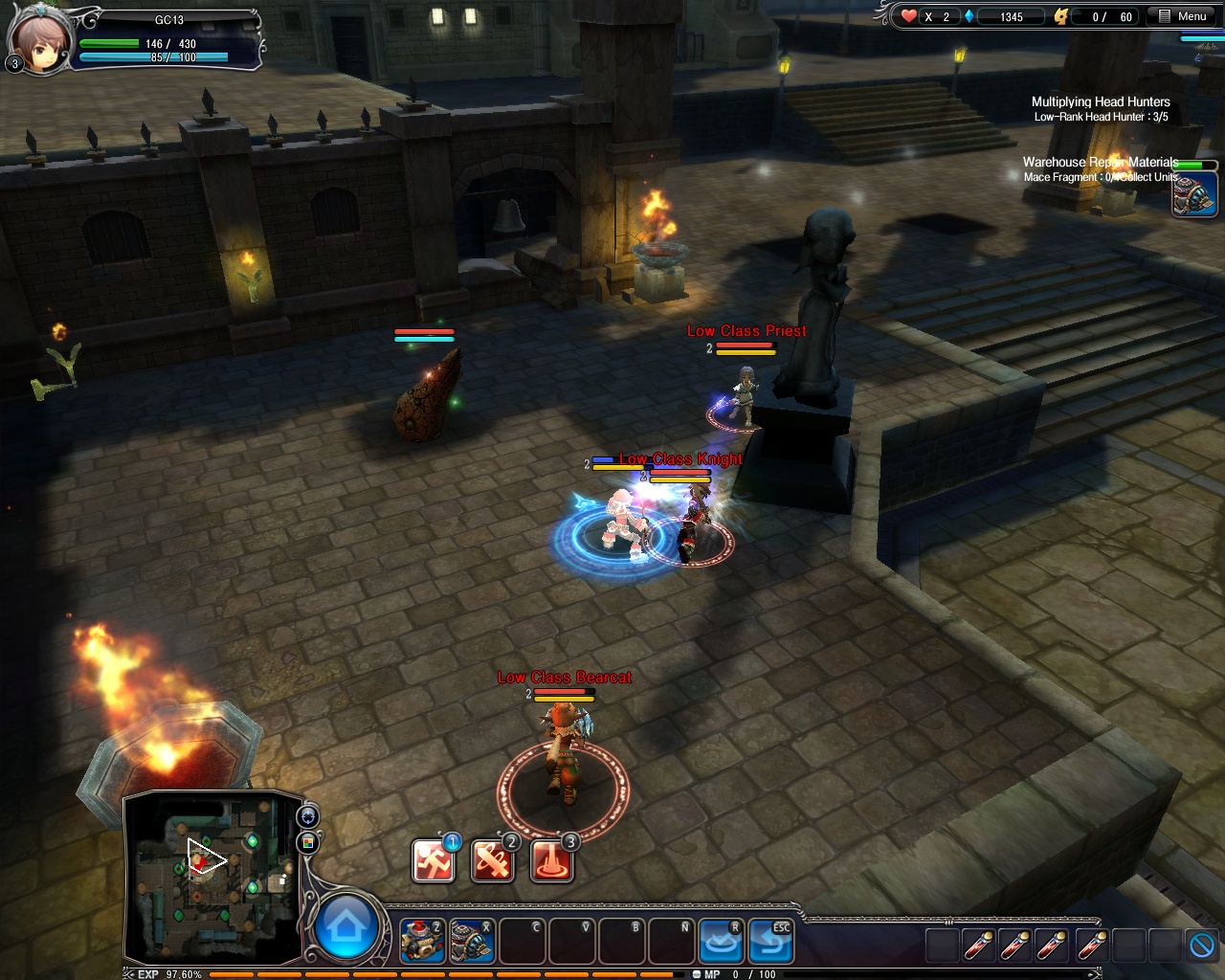Select the Warehouse Repair Materials quest entry
The height and width of the screenshot is (980, 1225).
tap(1099, 163)
